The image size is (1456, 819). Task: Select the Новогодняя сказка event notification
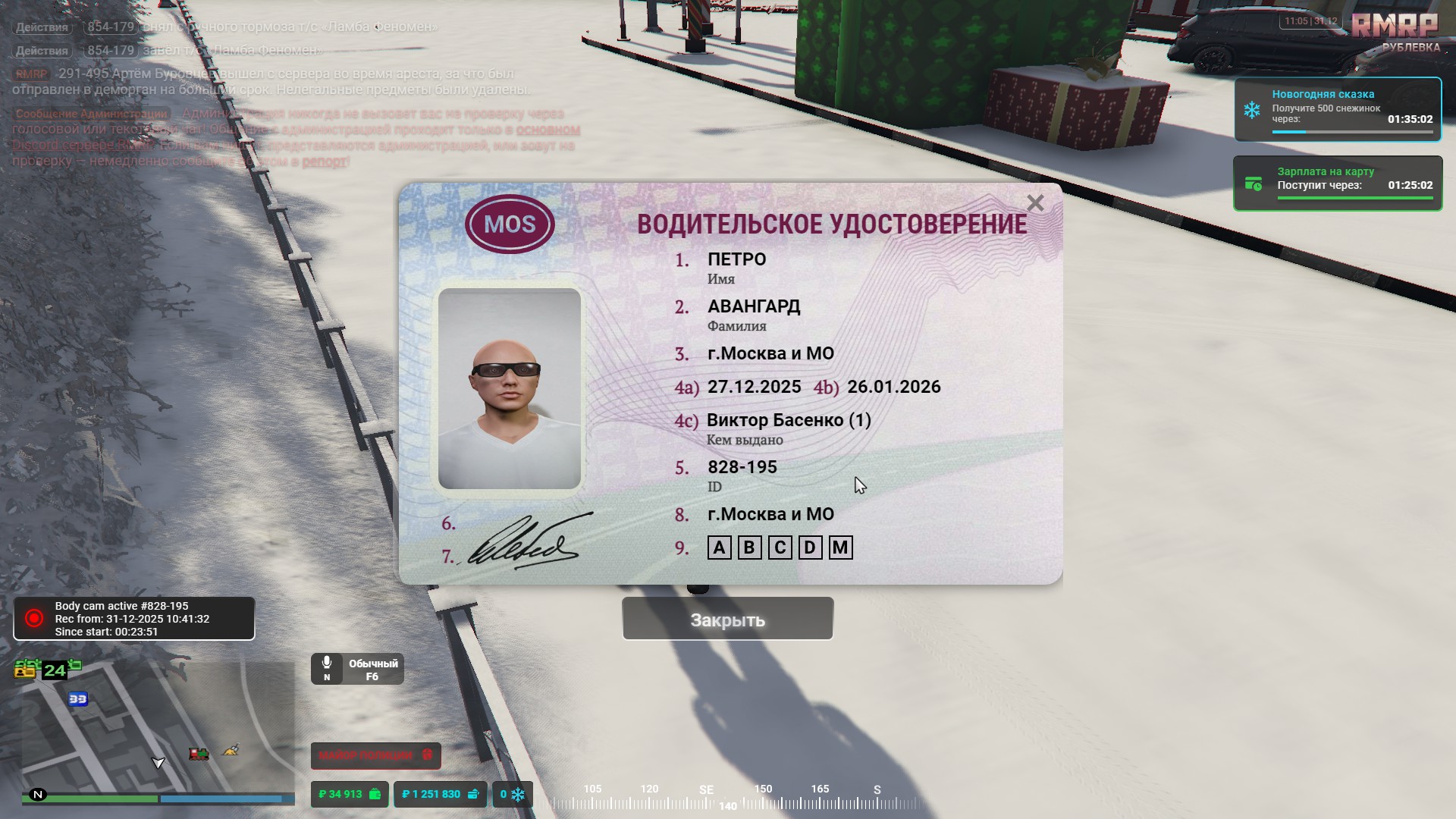(x=1338, y=109)
